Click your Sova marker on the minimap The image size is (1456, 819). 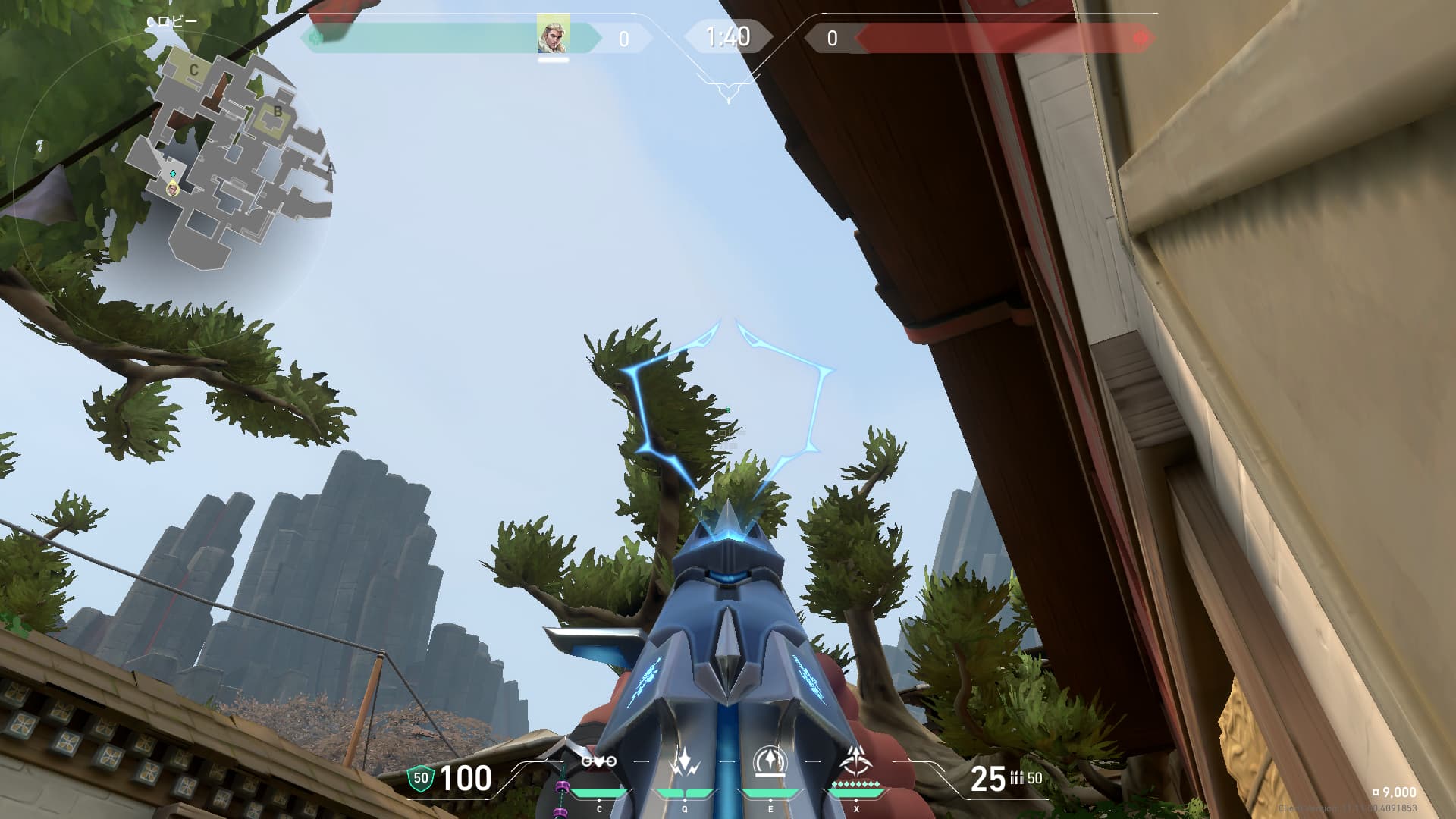click(174, 188)
